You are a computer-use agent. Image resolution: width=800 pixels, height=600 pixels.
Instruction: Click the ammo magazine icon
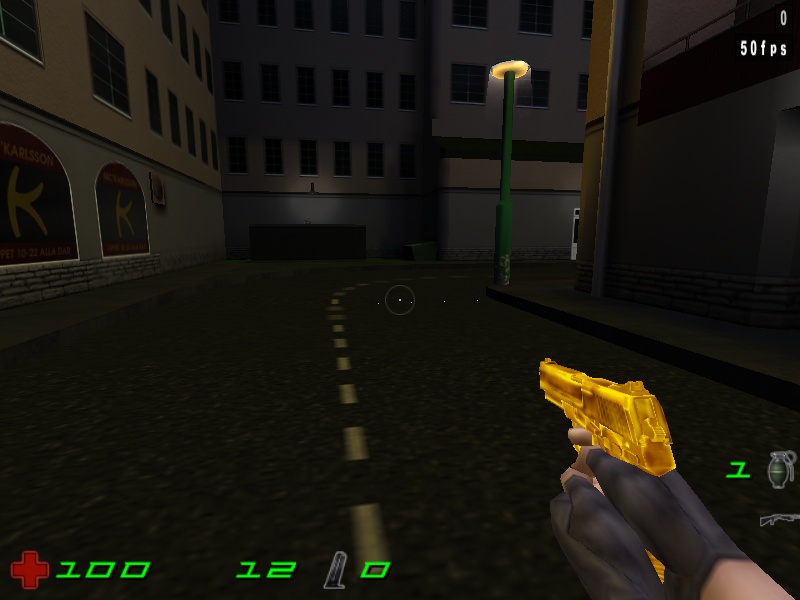click(334, 571)
